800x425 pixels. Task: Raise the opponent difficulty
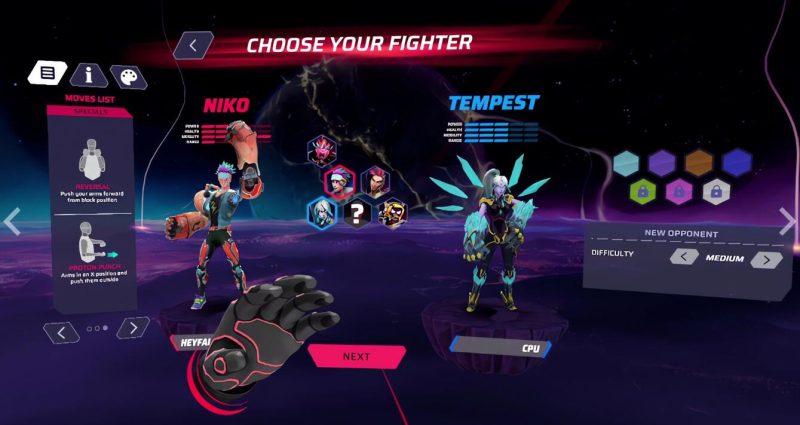point(766,259)
